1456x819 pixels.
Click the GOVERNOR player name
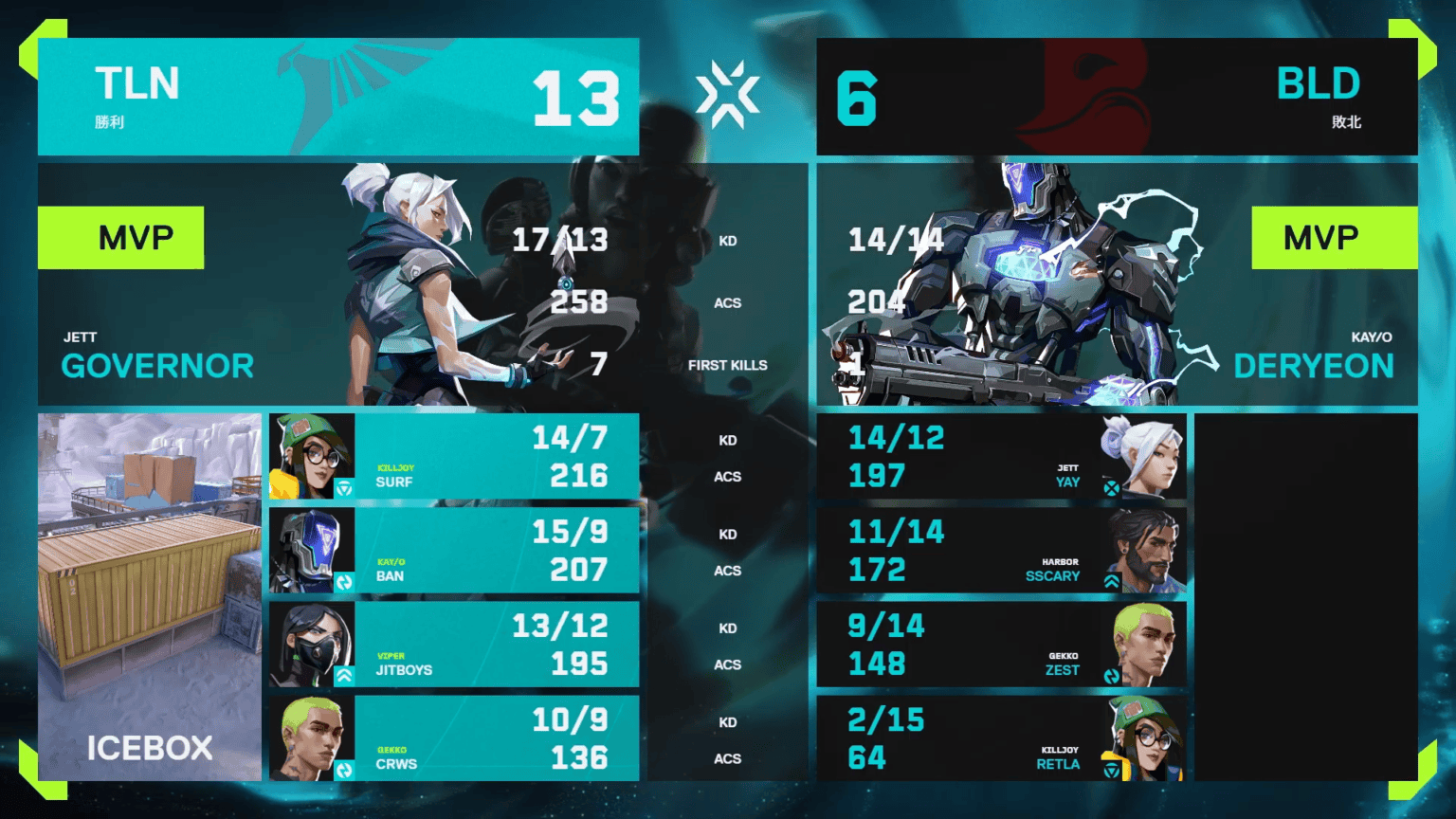(157, 366)
